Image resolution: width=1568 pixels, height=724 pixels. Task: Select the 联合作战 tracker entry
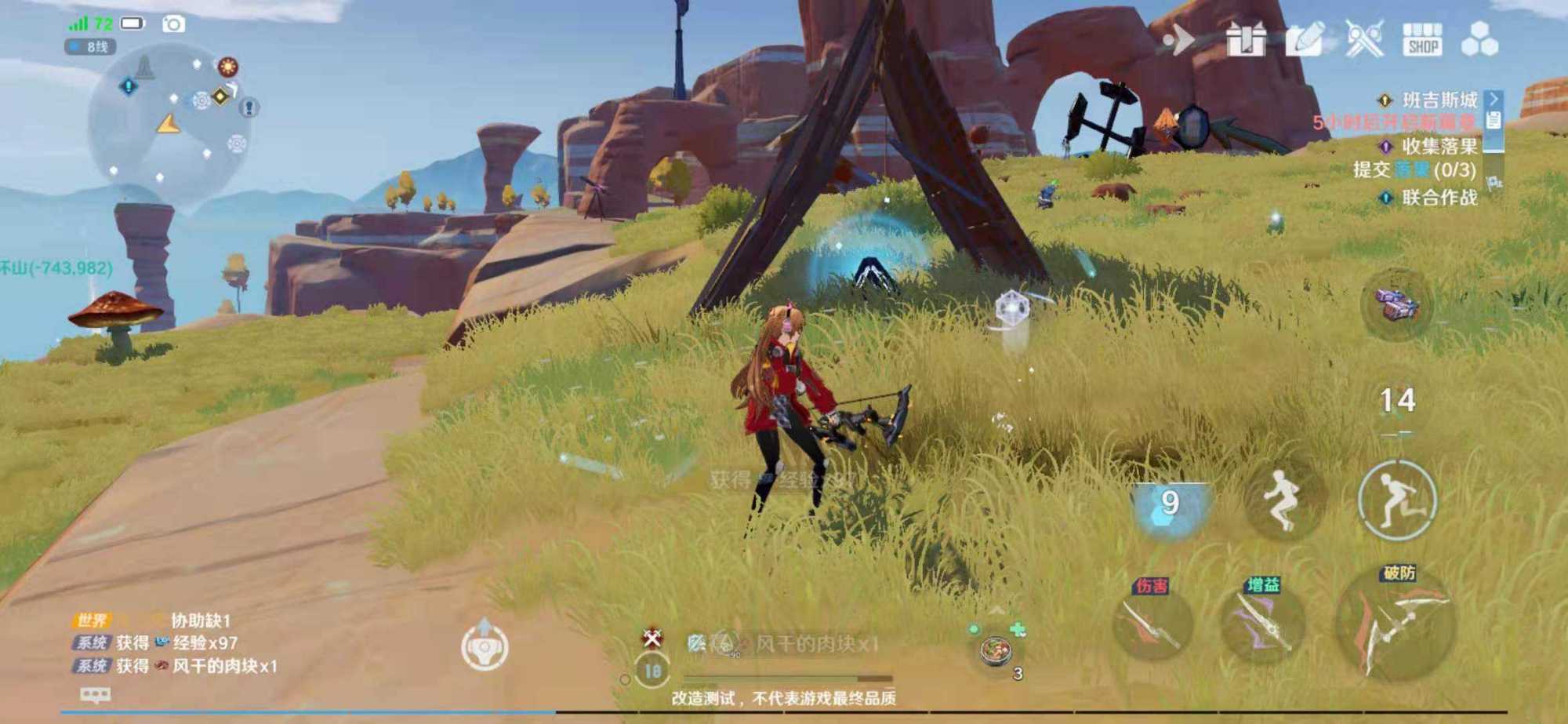coord(1439,198)
